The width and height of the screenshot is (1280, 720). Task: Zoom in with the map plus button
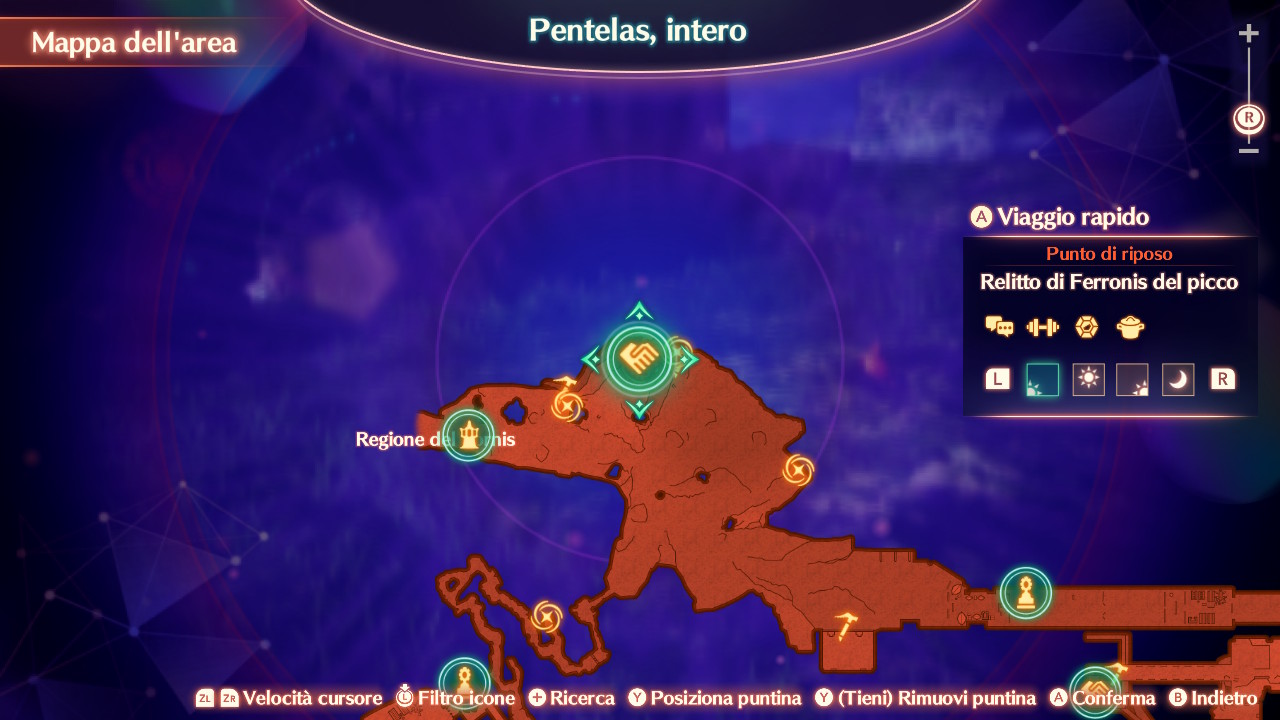point(1248,34)
